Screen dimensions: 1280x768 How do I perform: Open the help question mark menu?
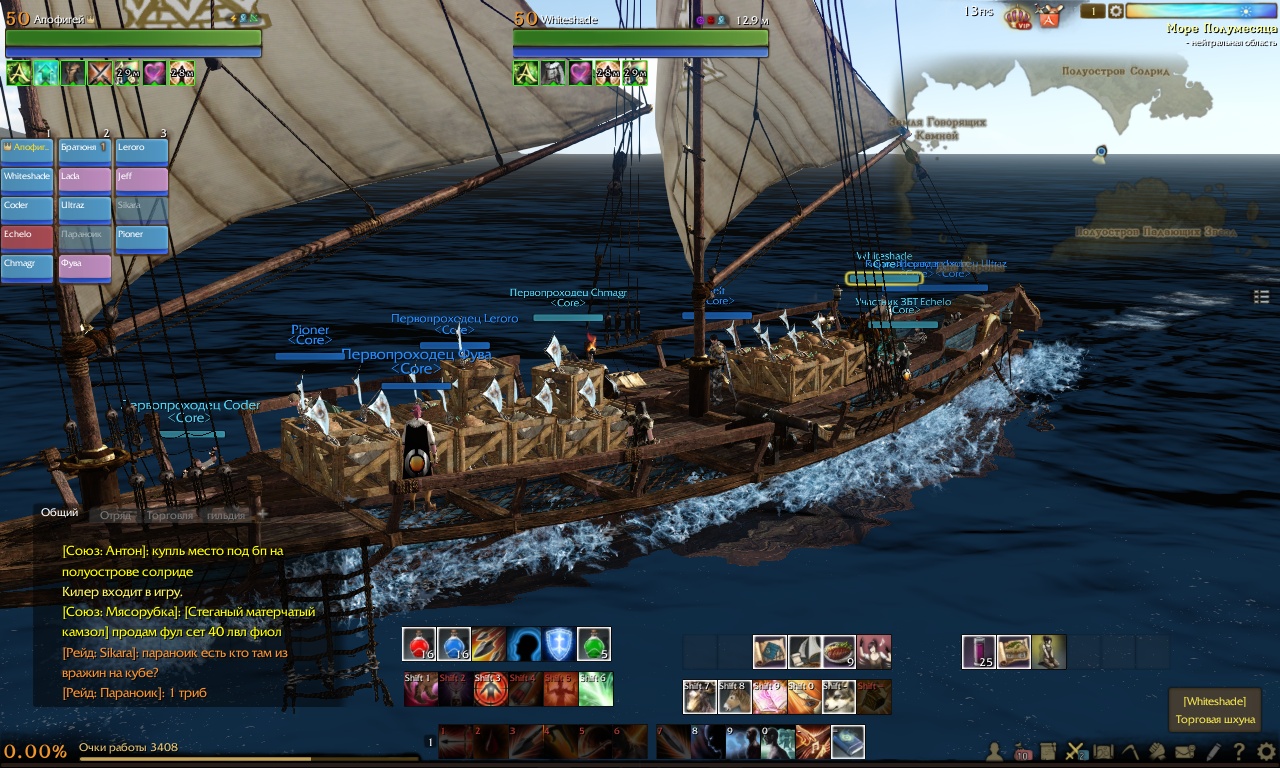(1239, 751)
